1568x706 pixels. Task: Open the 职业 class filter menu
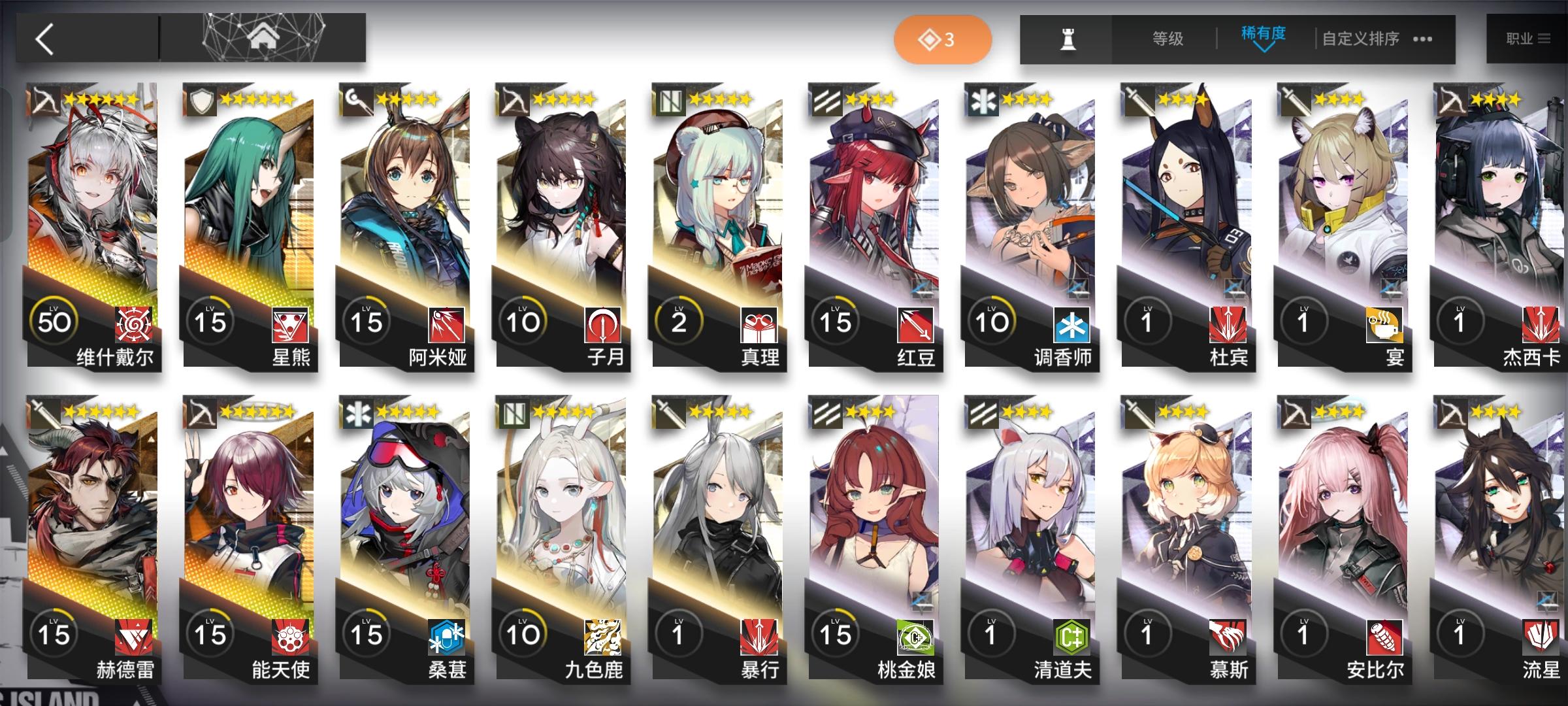pos(1529,39)
